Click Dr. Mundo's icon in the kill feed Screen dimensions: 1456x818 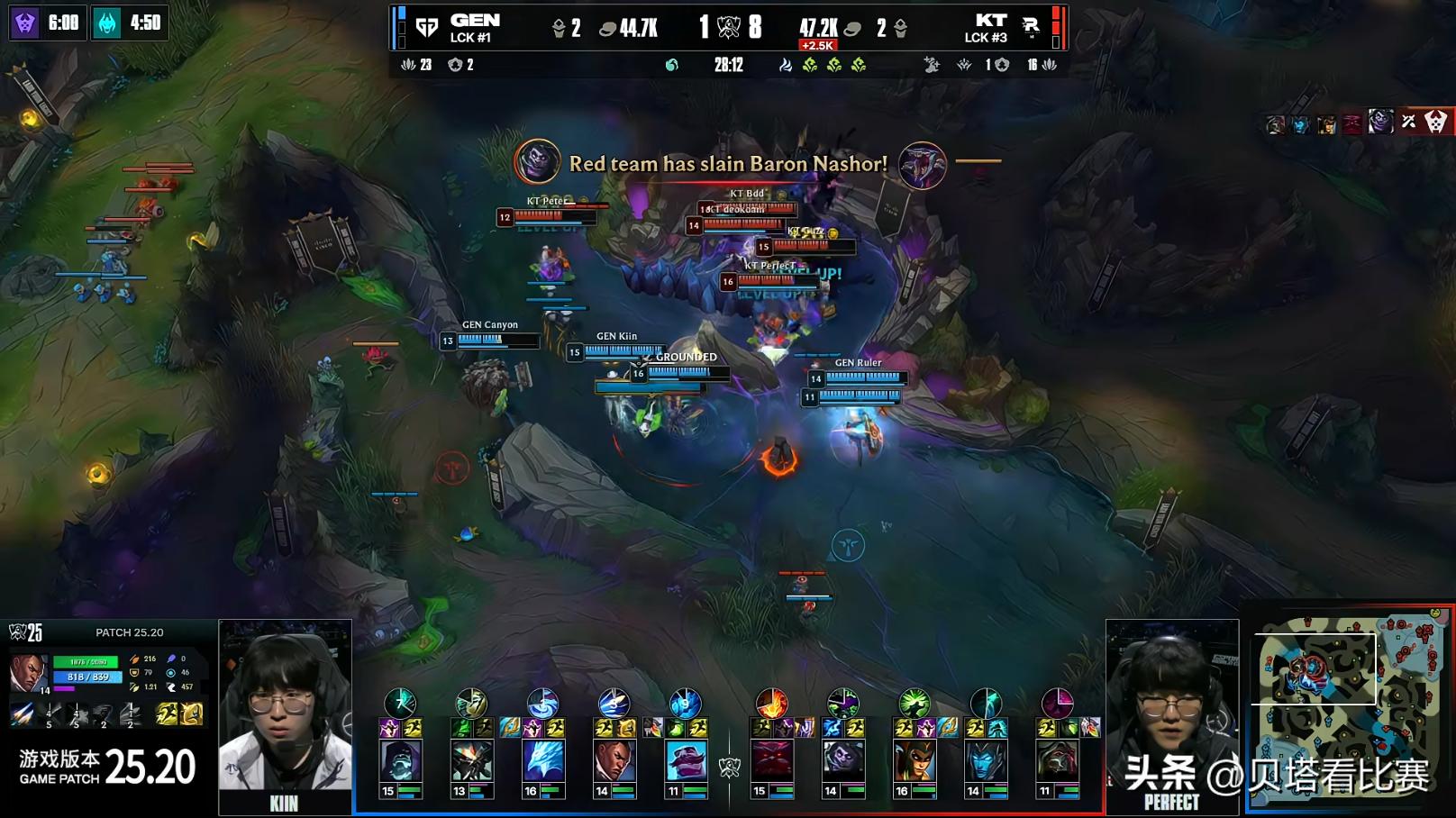coord(1380,122)
